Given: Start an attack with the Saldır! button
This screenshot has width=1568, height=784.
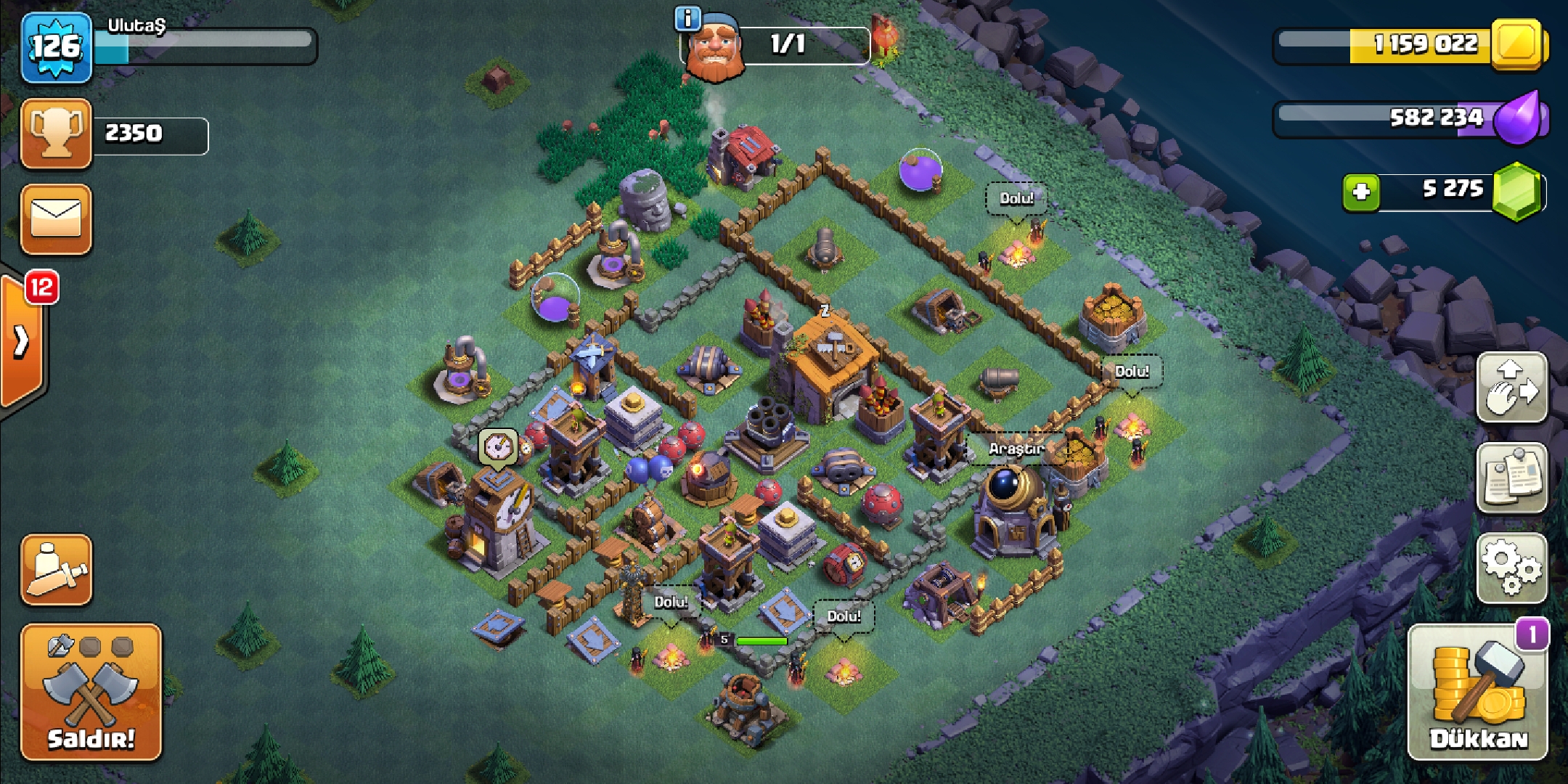Looking at the screenshot, I should 91,692.
